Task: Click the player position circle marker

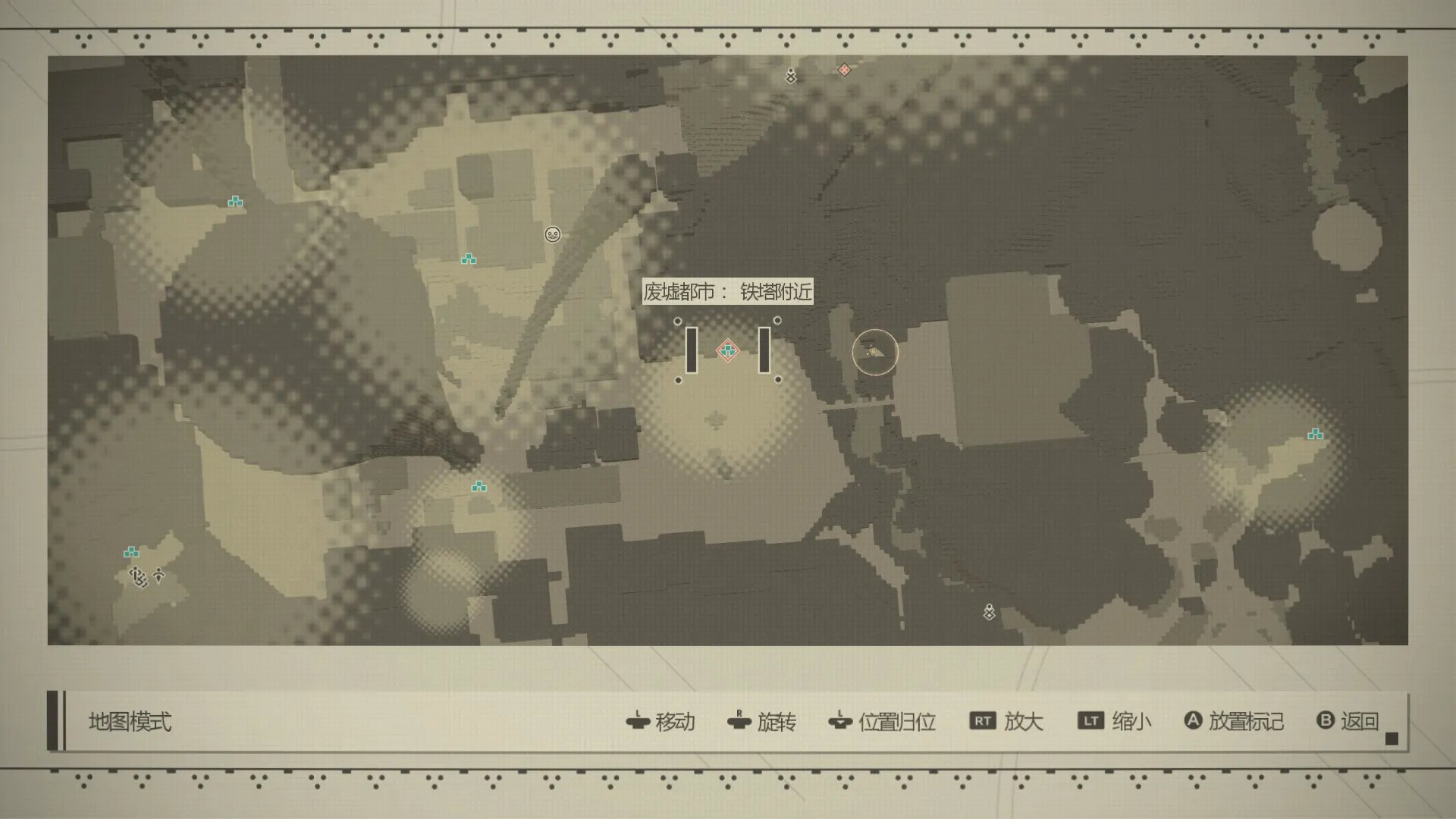Action: pyautogui.click(x=874, y=352)
